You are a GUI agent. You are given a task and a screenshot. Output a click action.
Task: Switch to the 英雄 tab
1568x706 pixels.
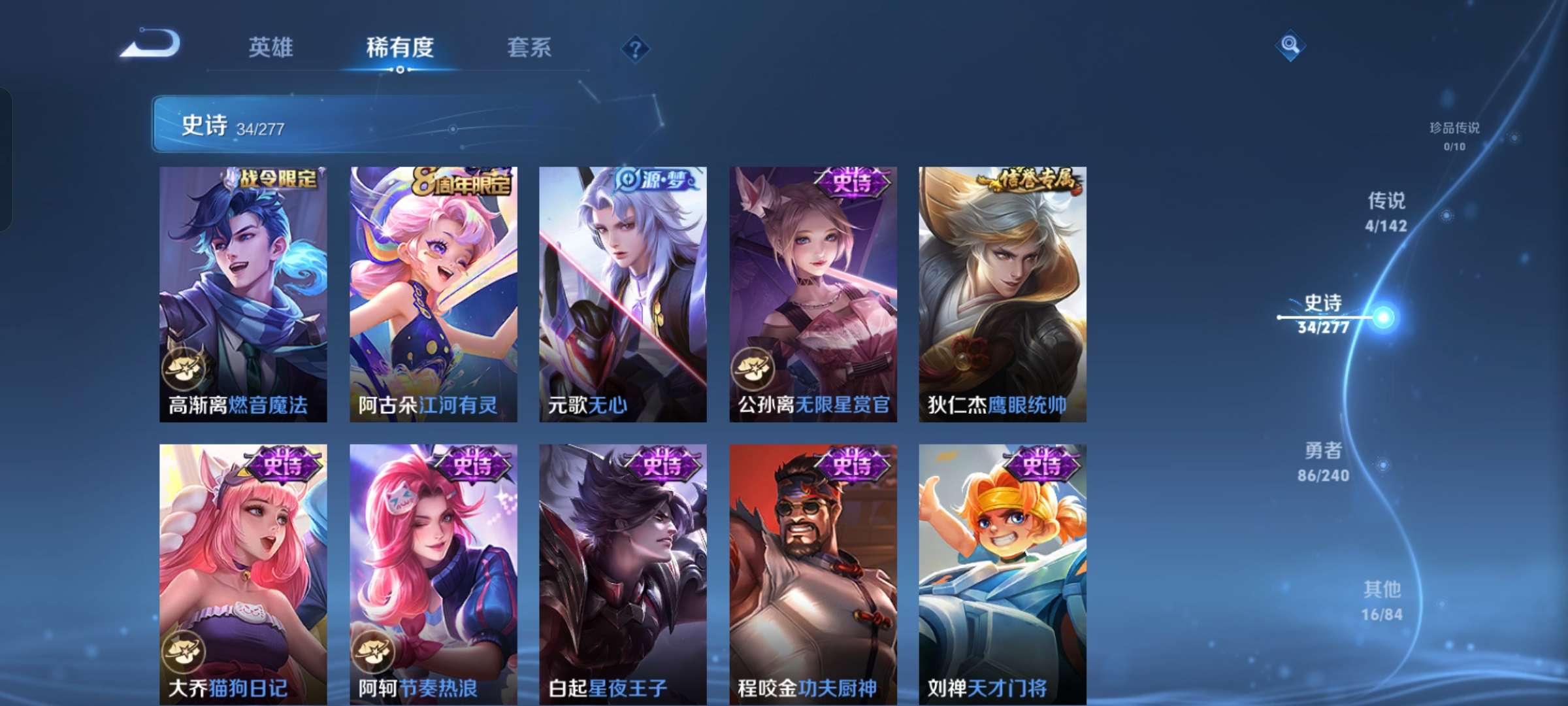pos(271,47)
